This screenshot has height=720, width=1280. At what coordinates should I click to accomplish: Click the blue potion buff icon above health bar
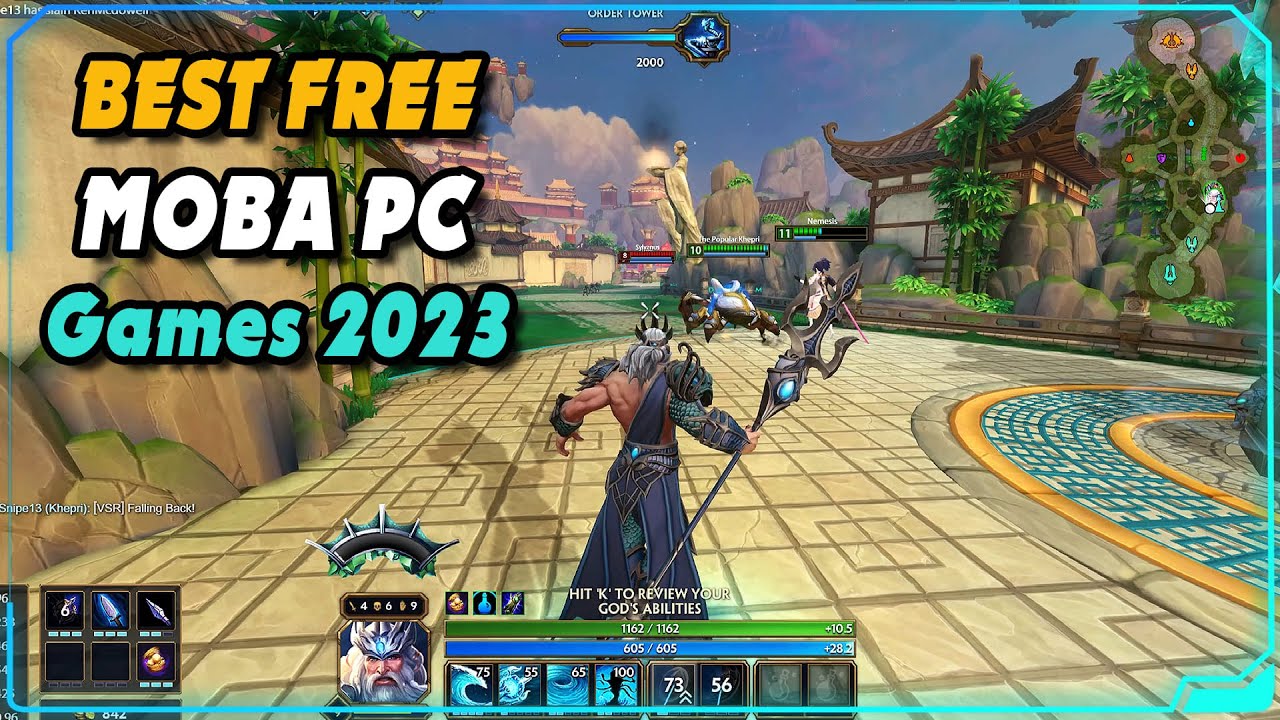[485, 602]
